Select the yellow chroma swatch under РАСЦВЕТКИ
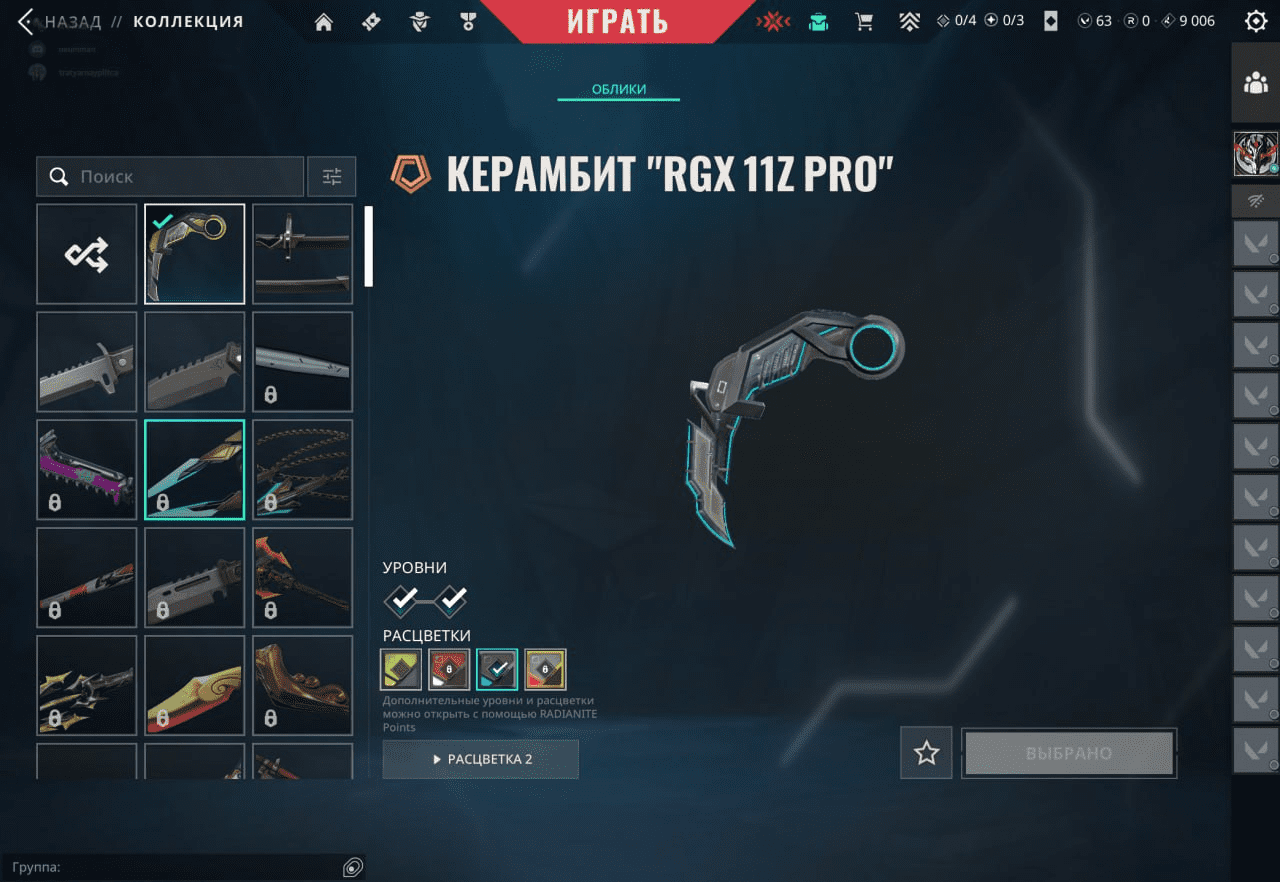 coord(401,669)
